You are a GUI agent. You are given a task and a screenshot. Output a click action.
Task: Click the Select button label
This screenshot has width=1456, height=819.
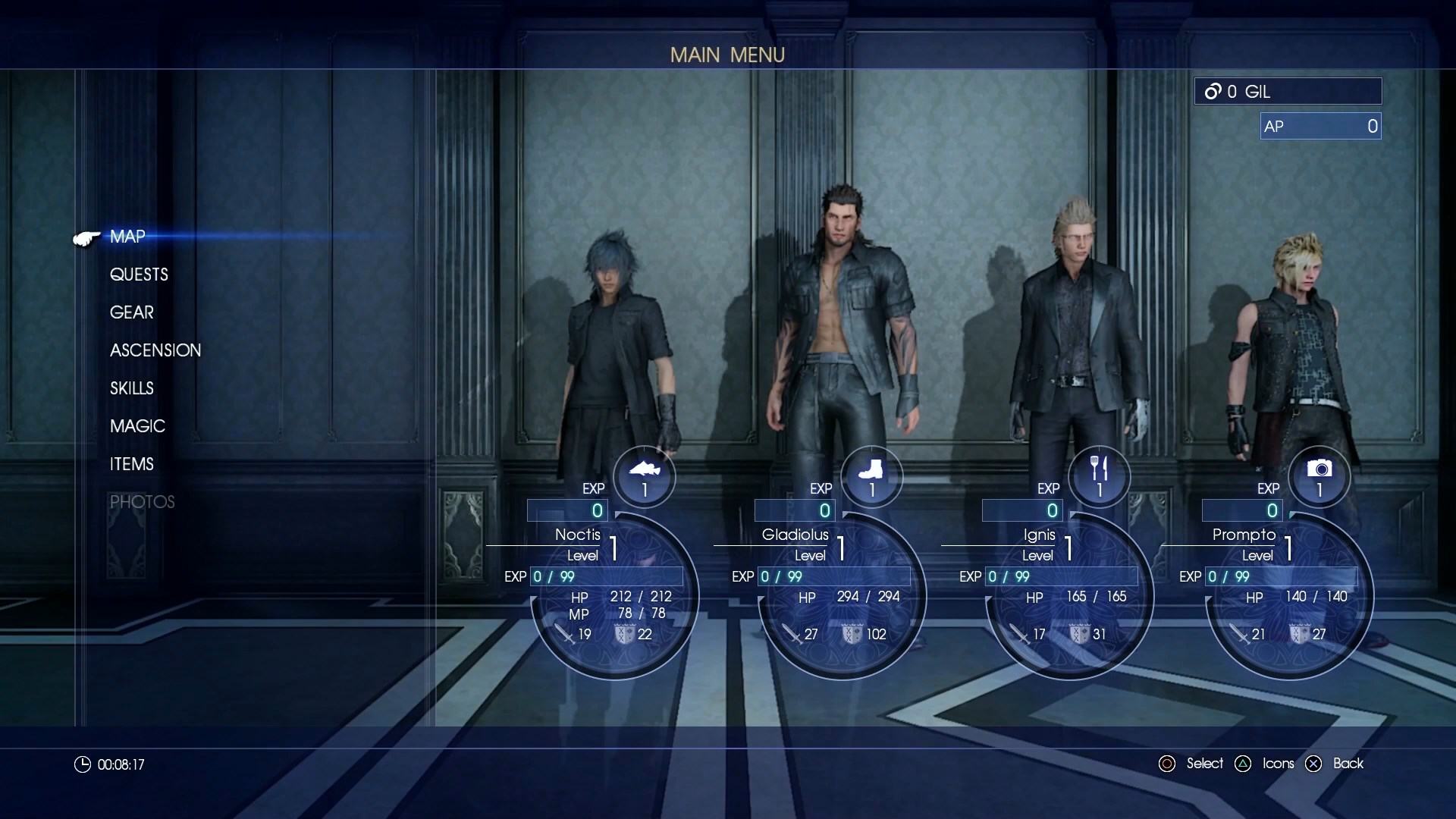[1205, 764]
